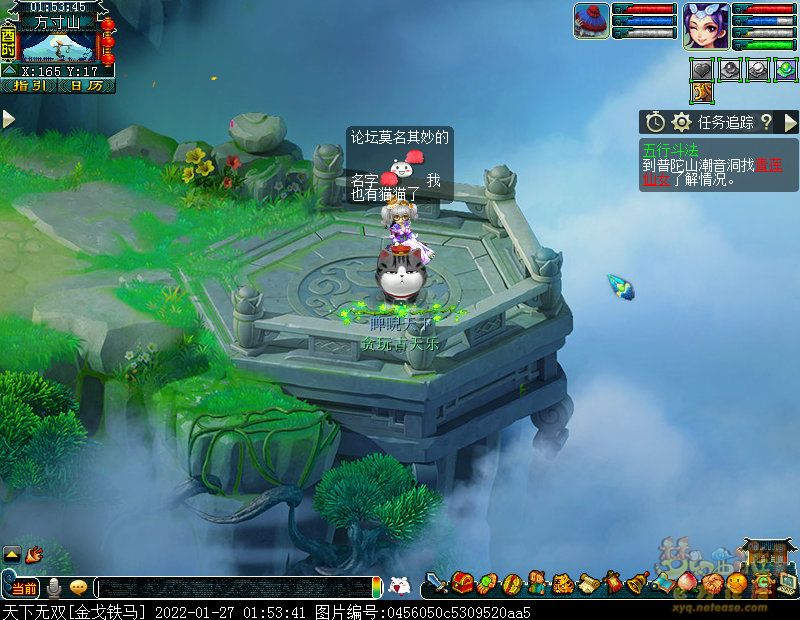This screenshot has width=800, height=620.
Task: Click the 方寸山 minimap picture
Action: pos(60,45)
